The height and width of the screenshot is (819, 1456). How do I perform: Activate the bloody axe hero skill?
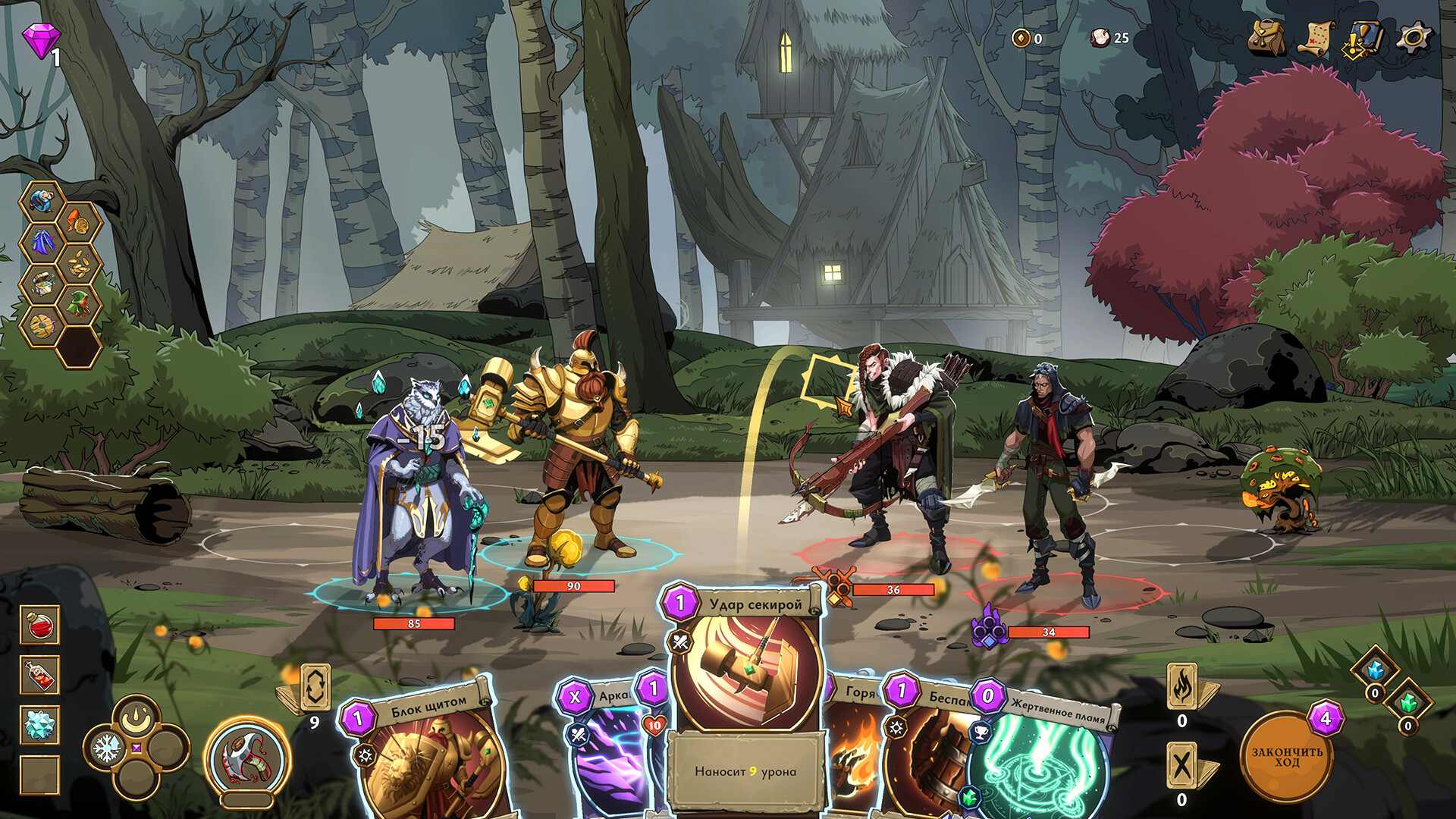tap(247, 758)
